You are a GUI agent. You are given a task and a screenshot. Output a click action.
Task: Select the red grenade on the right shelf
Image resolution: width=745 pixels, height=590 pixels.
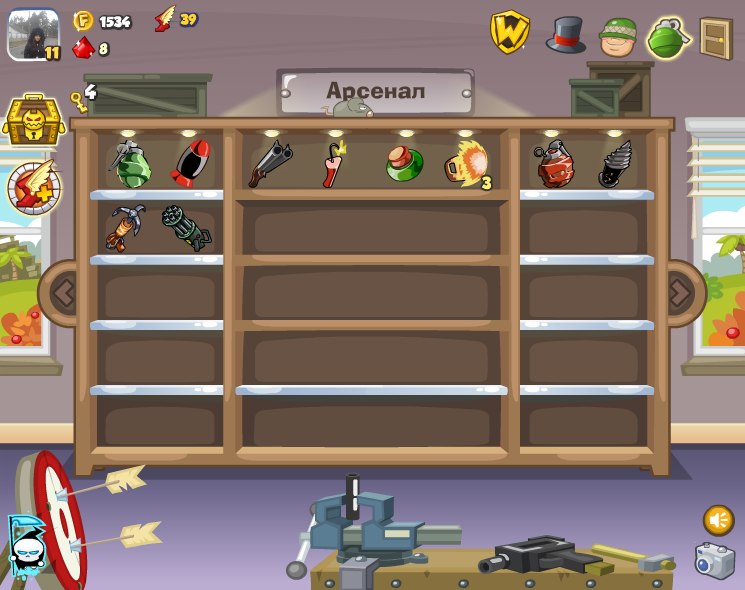click(554, 165)
